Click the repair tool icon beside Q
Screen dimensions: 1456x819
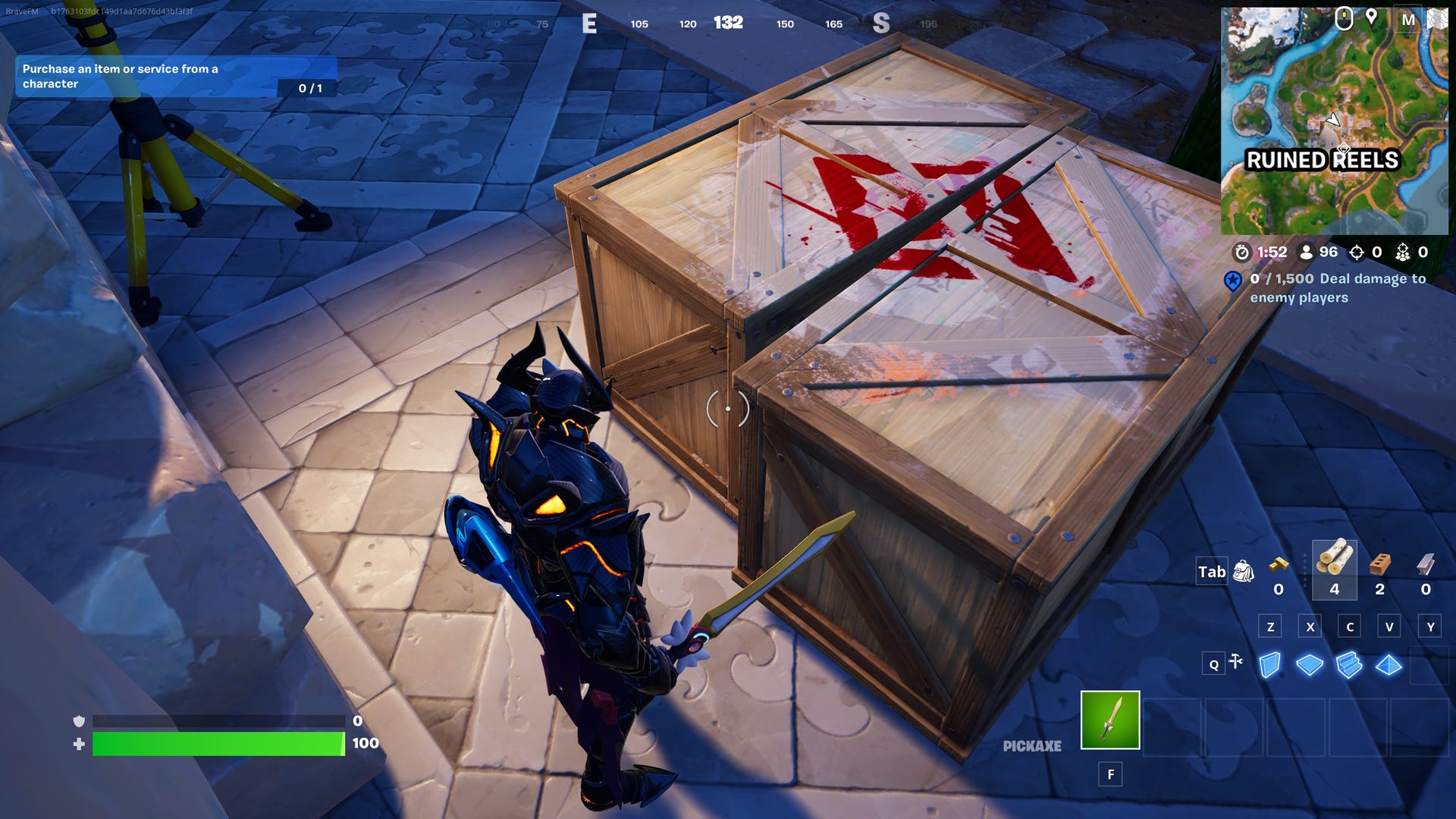coord(1234,661)
